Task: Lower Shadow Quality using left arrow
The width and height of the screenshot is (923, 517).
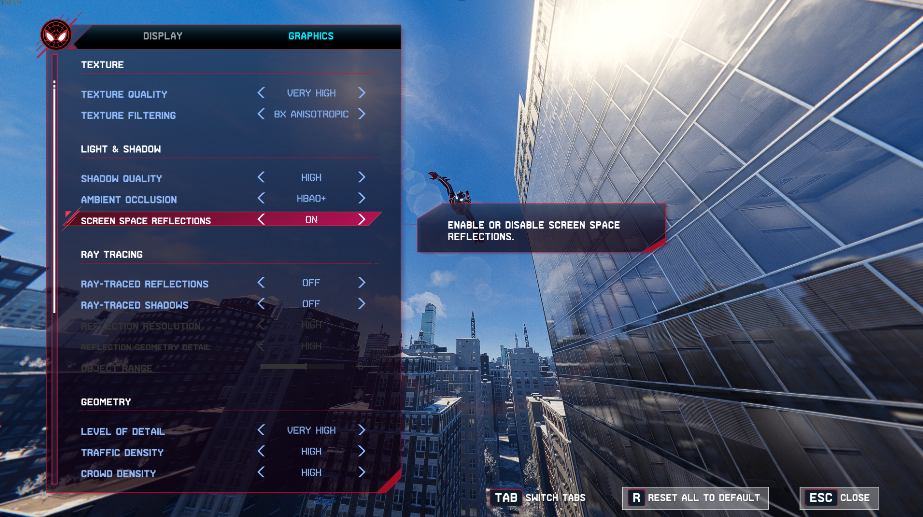Action: [261, 178]
